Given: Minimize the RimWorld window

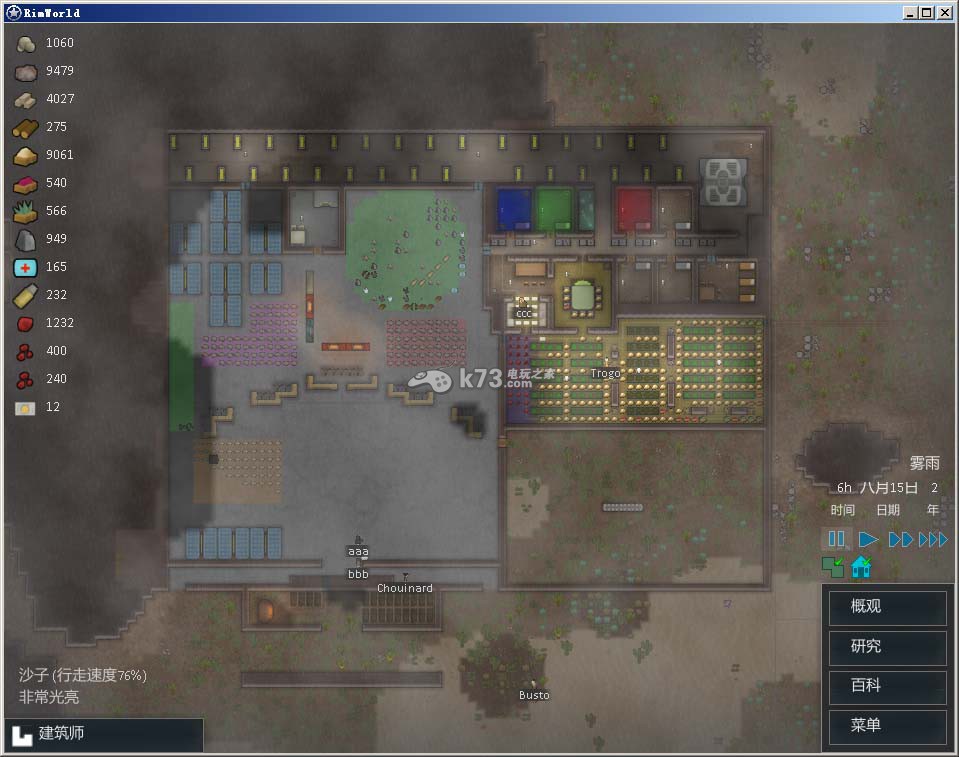Looking at the screenshot, I should pyautogui.click(x=910, y=13).
